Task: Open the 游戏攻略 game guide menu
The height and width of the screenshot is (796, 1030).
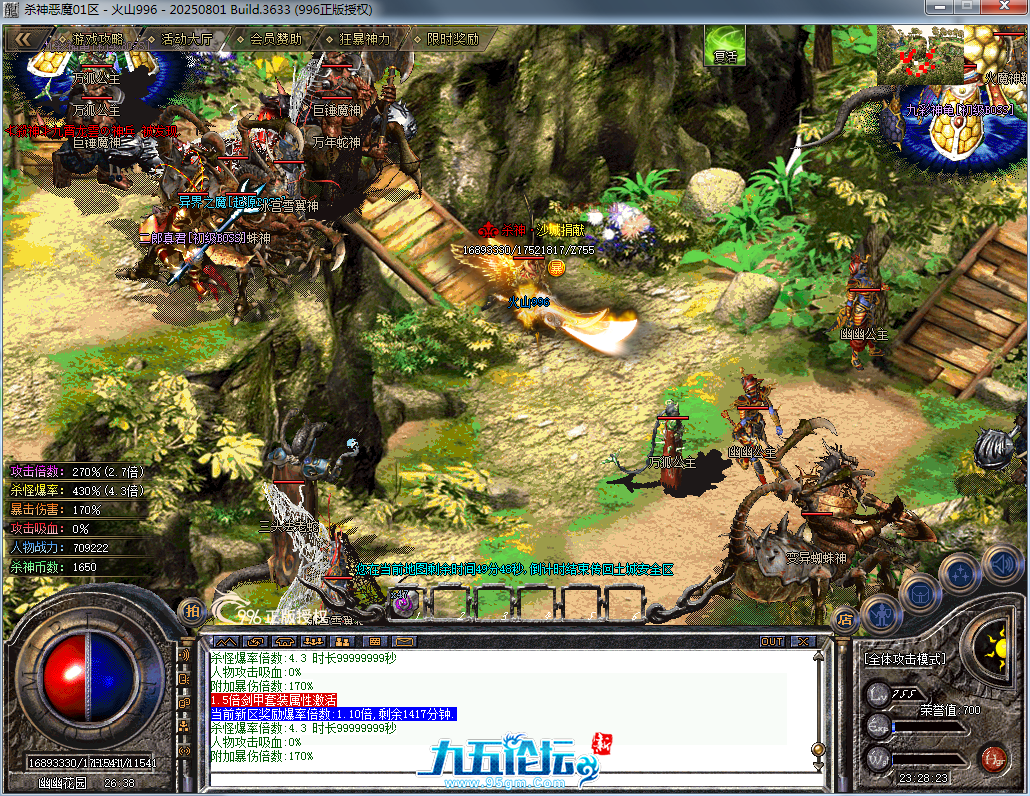Action: 97,39
